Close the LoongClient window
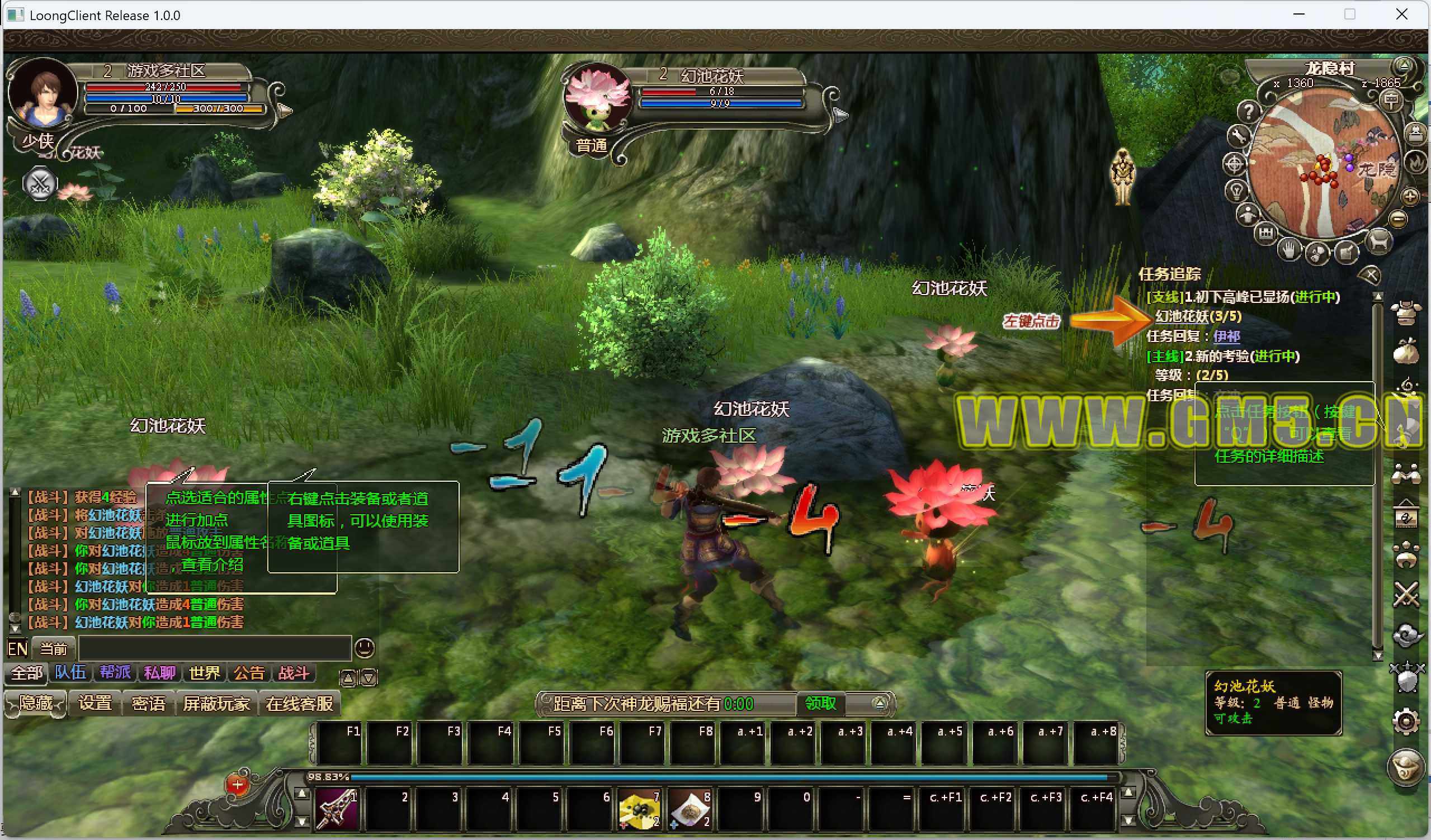 [x=1401, y=15]
